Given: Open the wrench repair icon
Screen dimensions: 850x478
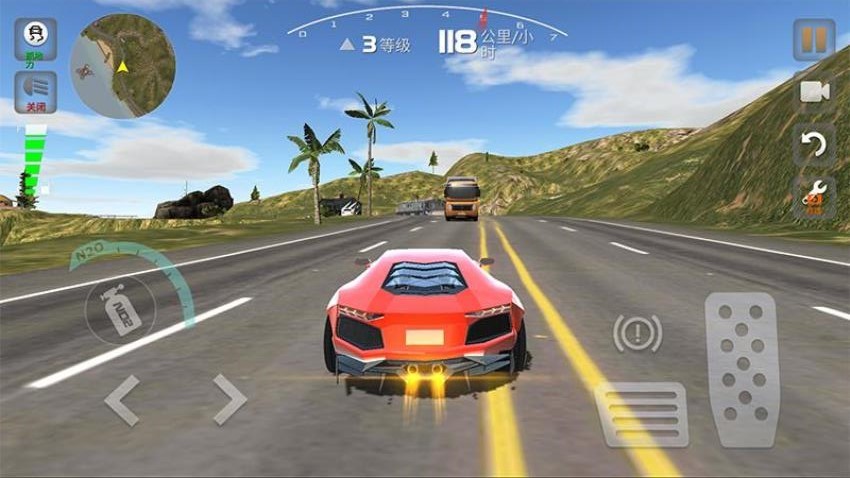Looking at the screenshot, I should 814,197.
